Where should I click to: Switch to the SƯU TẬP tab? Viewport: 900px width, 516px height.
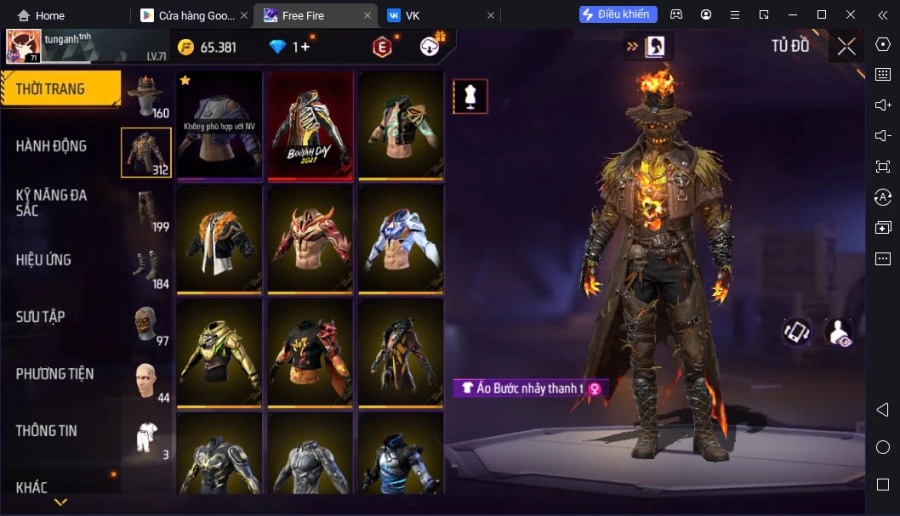[x=41, y=317]
